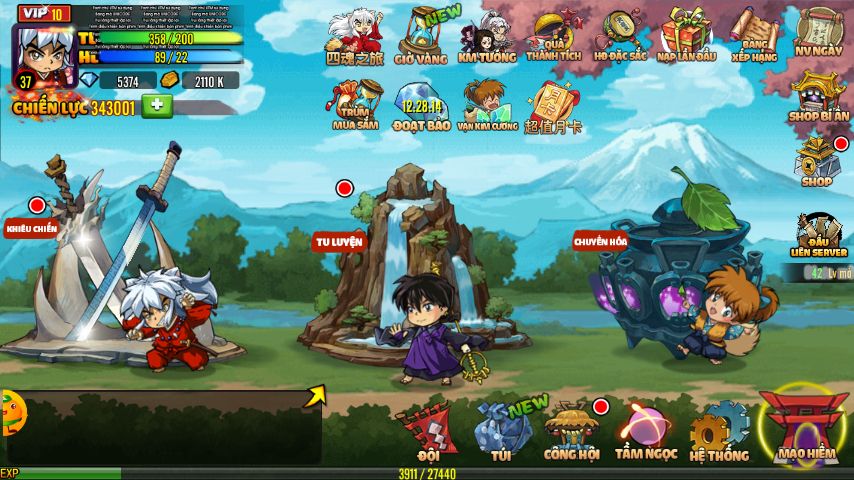The width and height of the screenshot is (854, 480).
Task: Select the Tu Luyện training label
Action: click(x=339, y=241)
